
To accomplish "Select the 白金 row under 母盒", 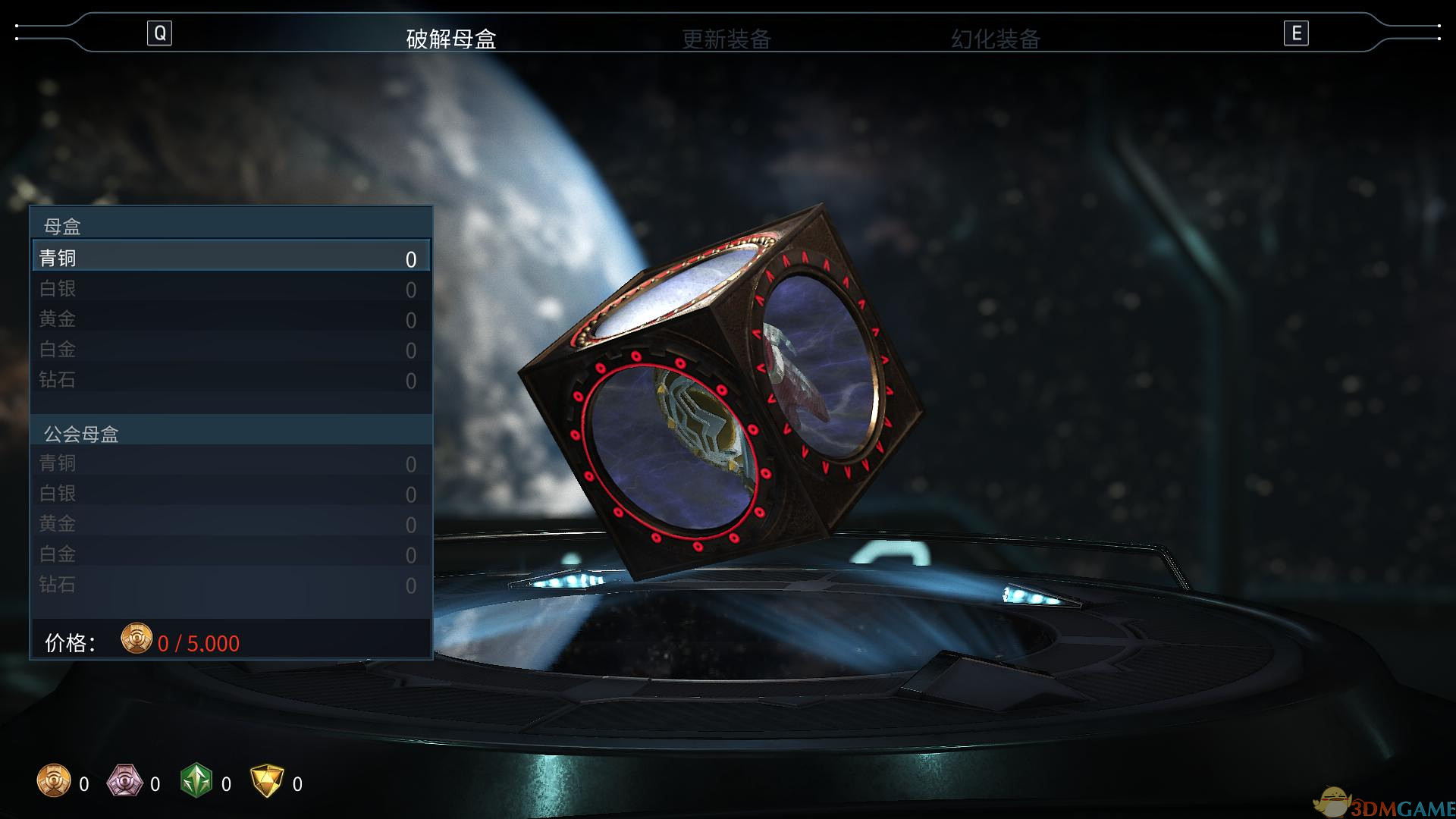I will (x=231, y=350).
